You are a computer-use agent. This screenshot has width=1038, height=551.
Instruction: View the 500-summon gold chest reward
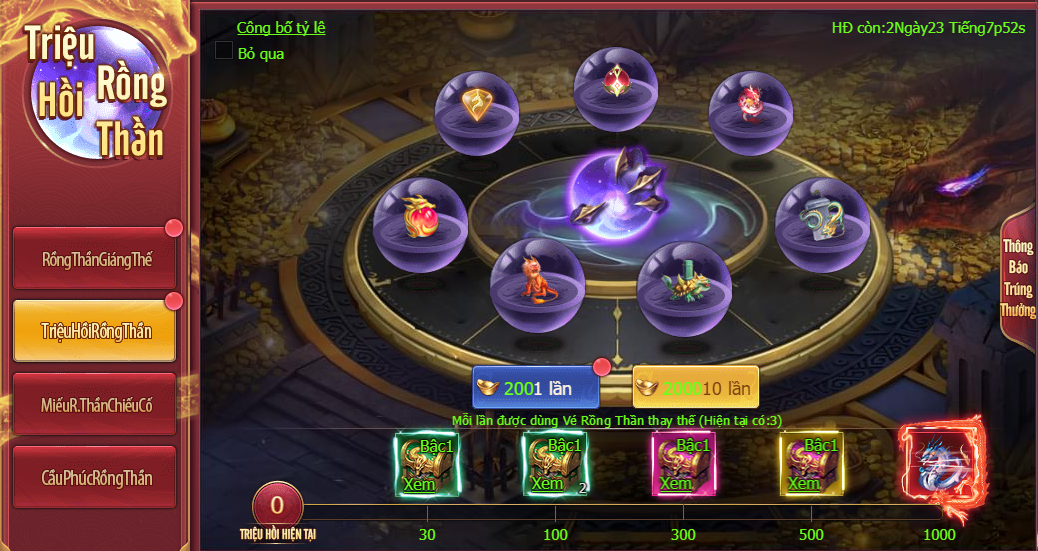click(x=811, y=465)
